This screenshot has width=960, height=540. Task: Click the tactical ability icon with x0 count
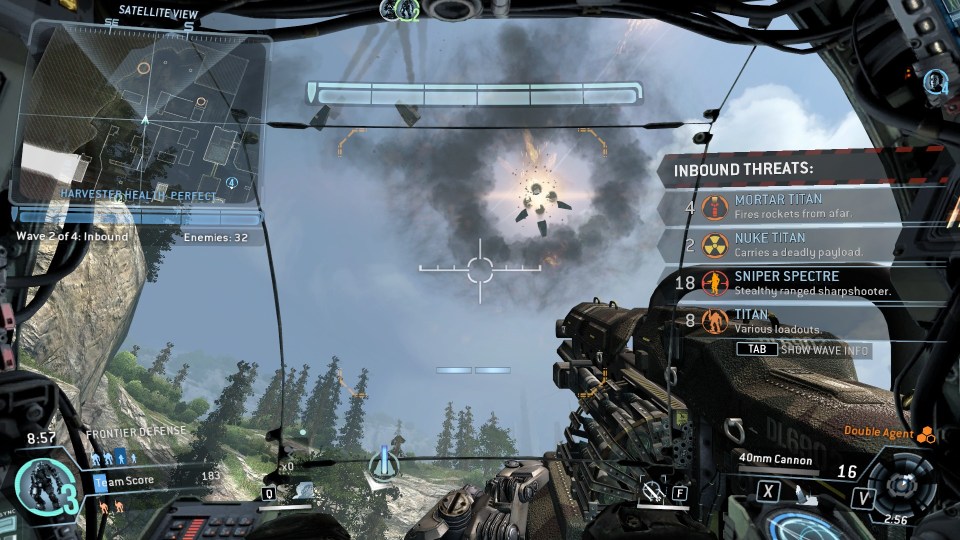click(x=301, y=487)
